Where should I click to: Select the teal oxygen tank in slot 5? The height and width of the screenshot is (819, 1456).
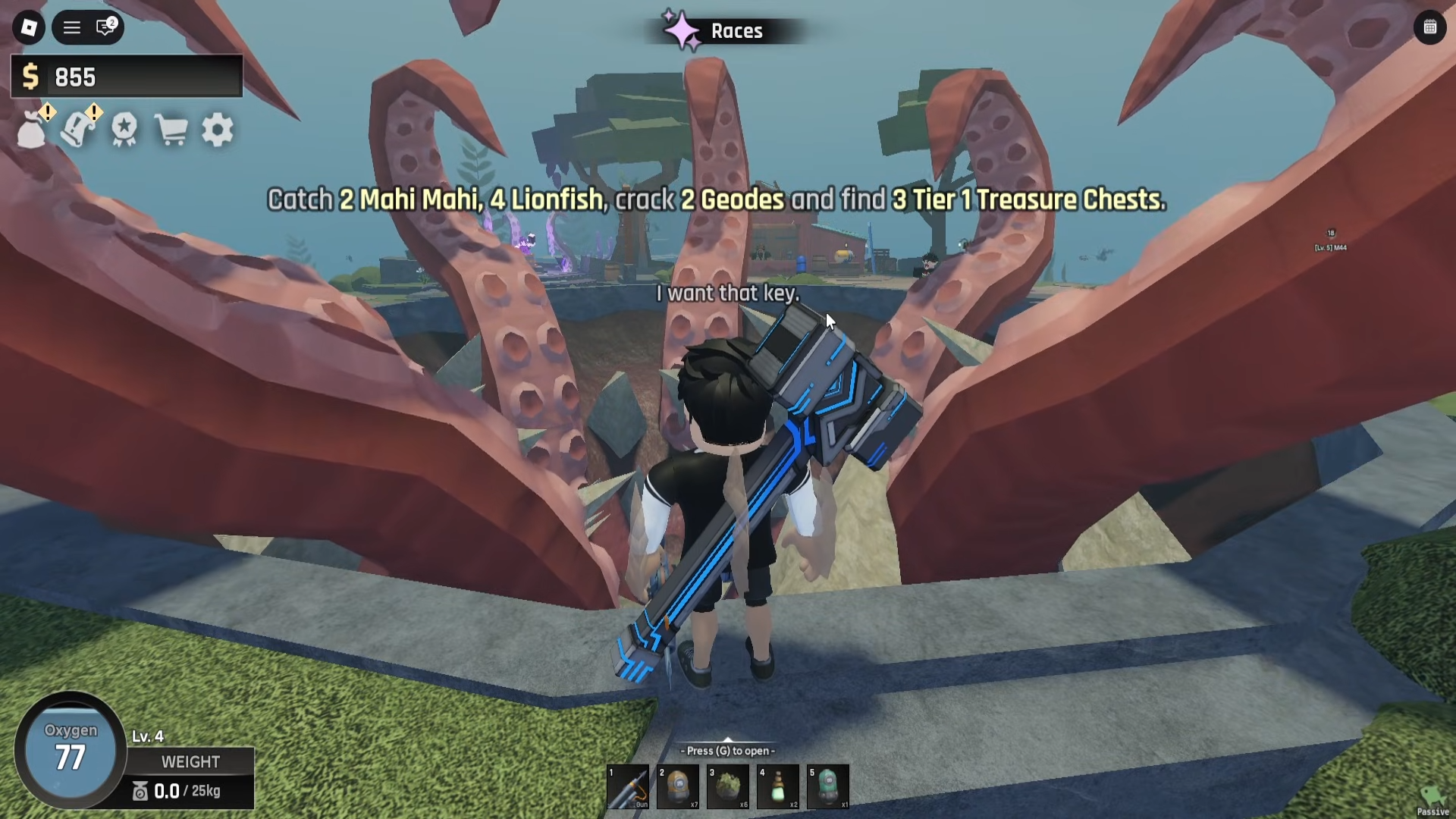[828, 787]
